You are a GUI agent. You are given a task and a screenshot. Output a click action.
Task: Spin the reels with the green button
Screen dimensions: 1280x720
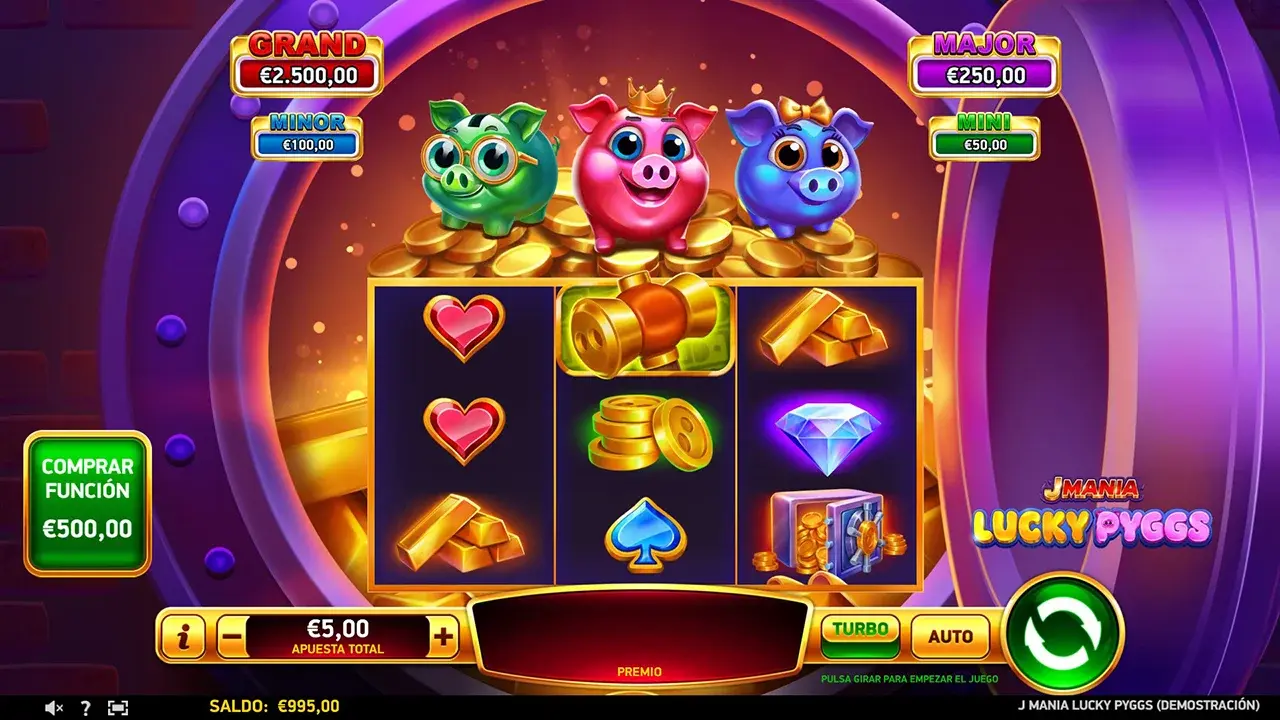pos(1062,634)
